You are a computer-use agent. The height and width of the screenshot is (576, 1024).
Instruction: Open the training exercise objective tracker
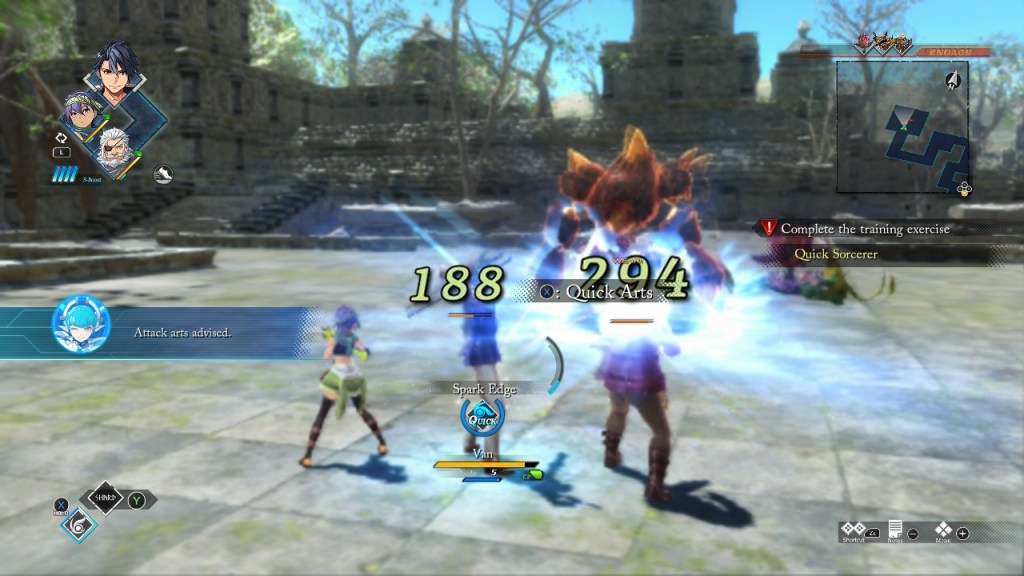click(865, 229)
